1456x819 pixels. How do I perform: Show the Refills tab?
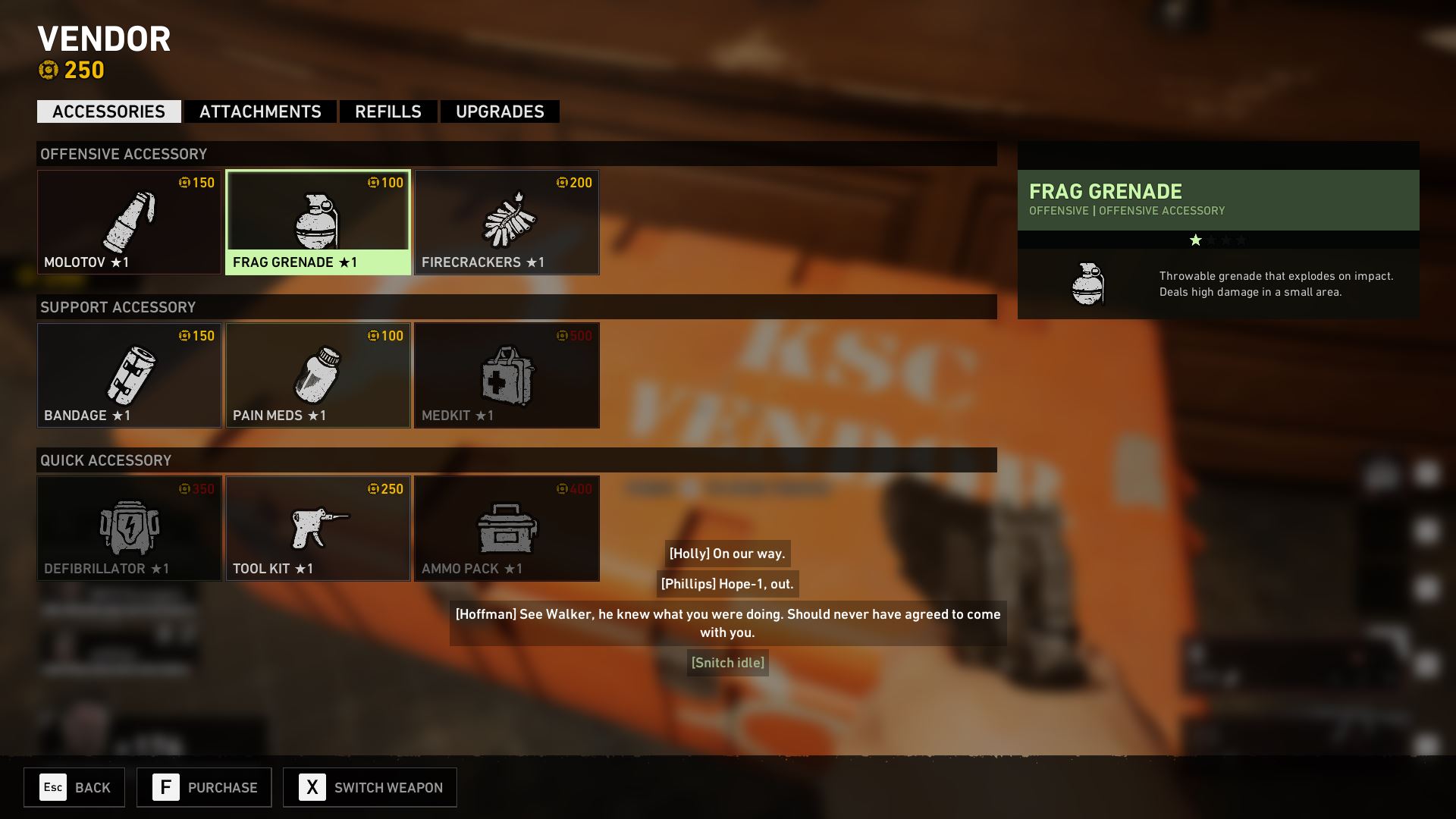(x=388, y=111)
